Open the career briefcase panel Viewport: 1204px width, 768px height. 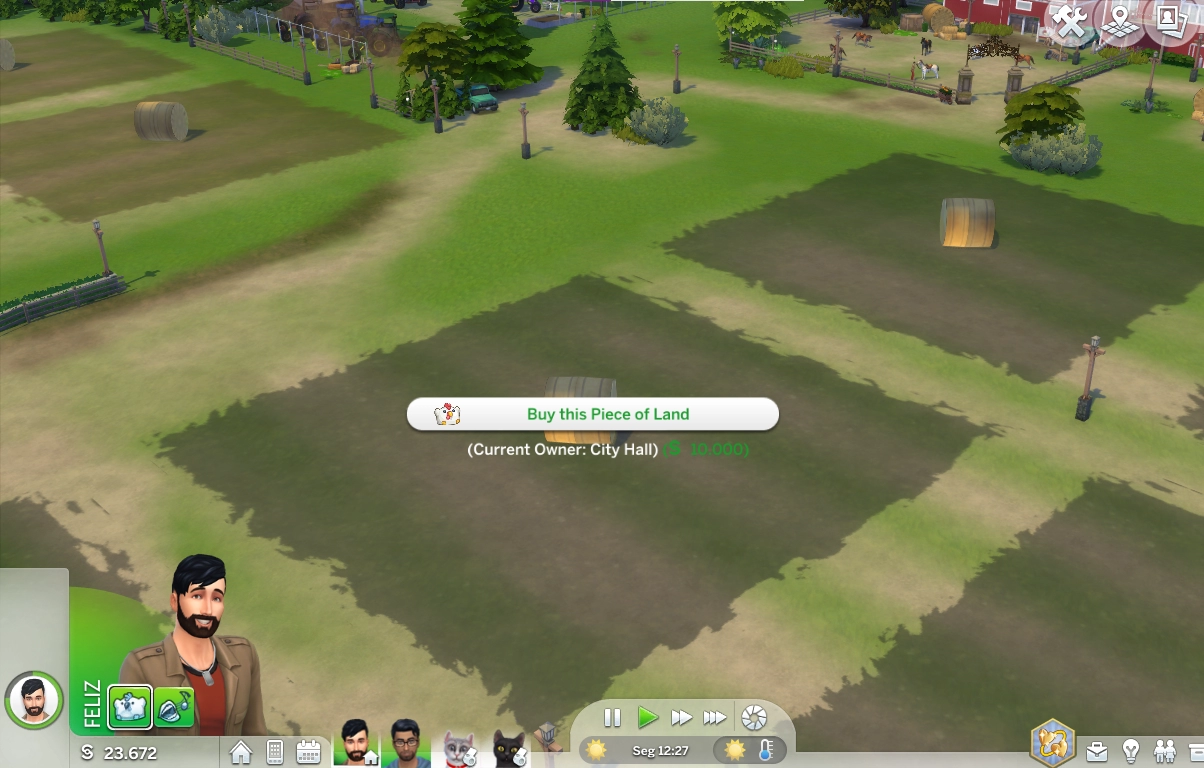[x=1097, y=750]
